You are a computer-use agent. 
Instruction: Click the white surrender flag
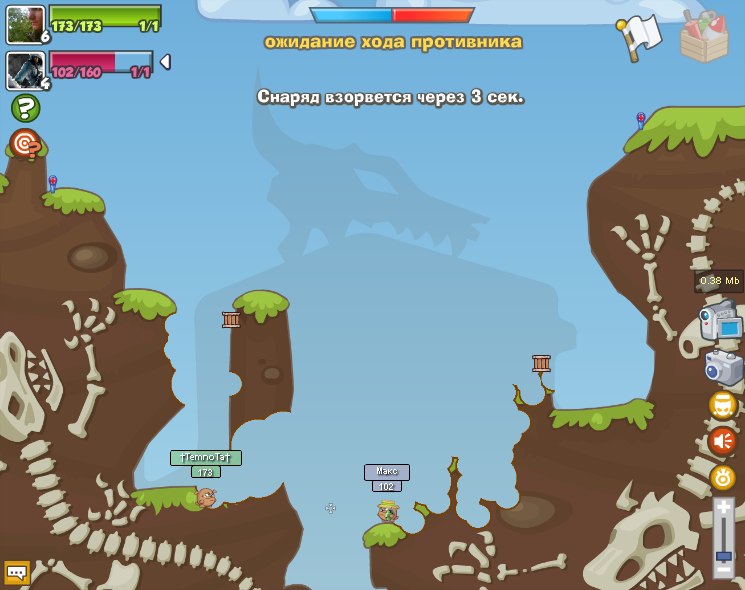pos(640,36)
